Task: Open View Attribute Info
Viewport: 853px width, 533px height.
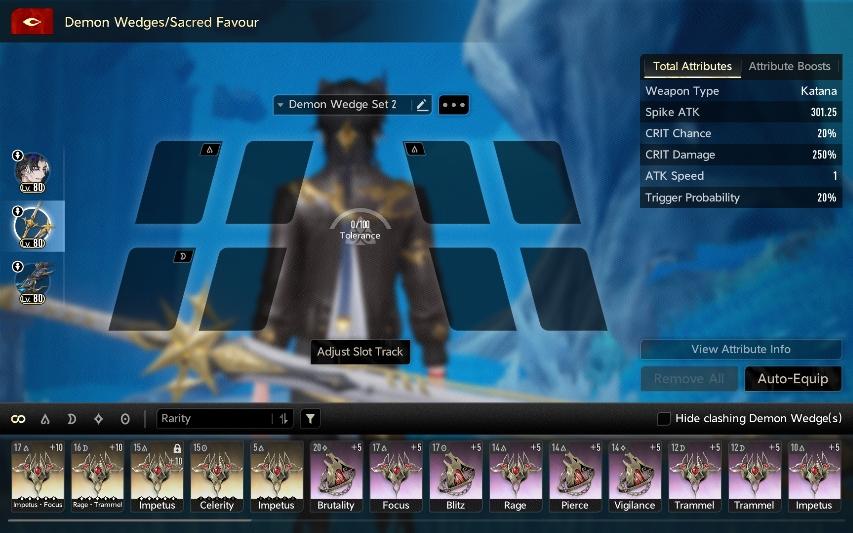Action: [x=740, y=349]
